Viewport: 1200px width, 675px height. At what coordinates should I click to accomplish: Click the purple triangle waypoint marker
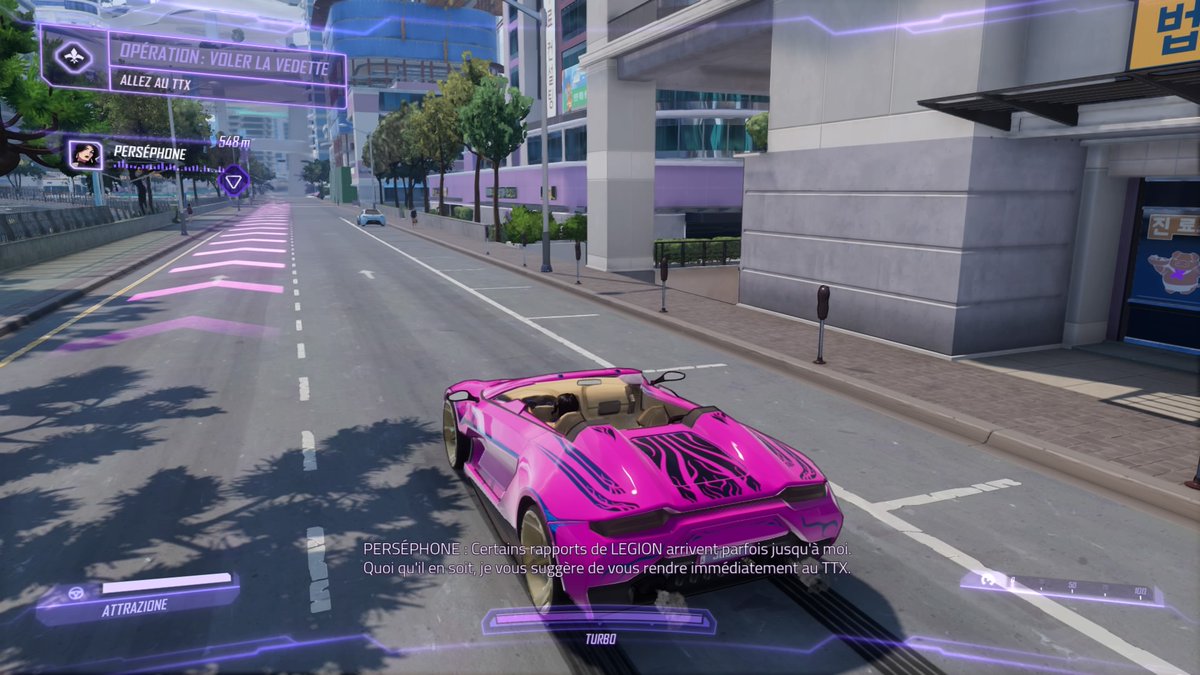pos(233,181)
